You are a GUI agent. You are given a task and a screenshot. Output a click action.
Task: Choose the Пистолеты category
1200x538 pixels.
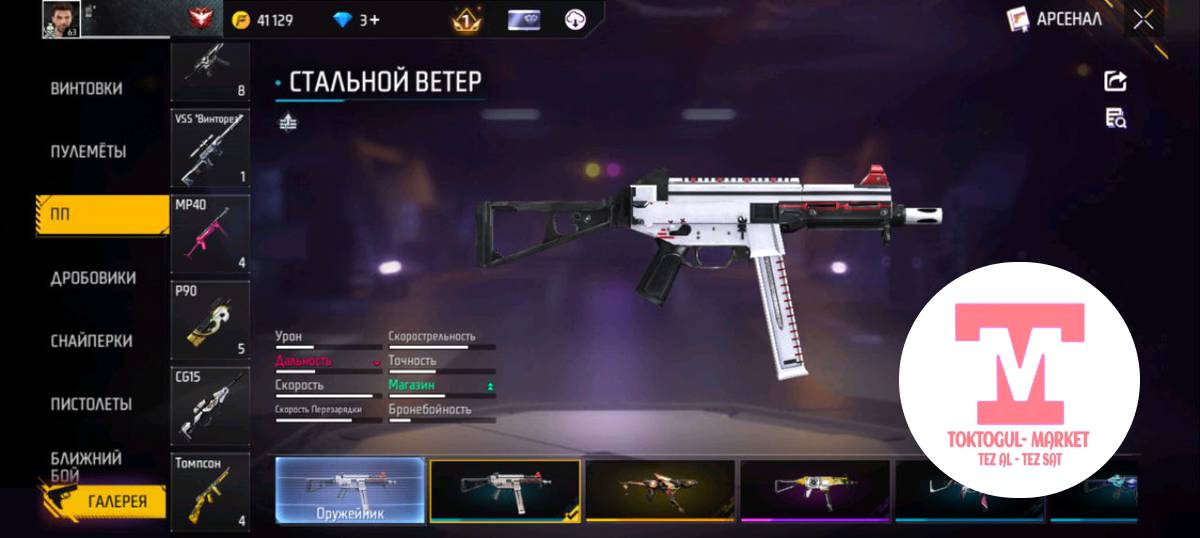(x=91, y=404)
